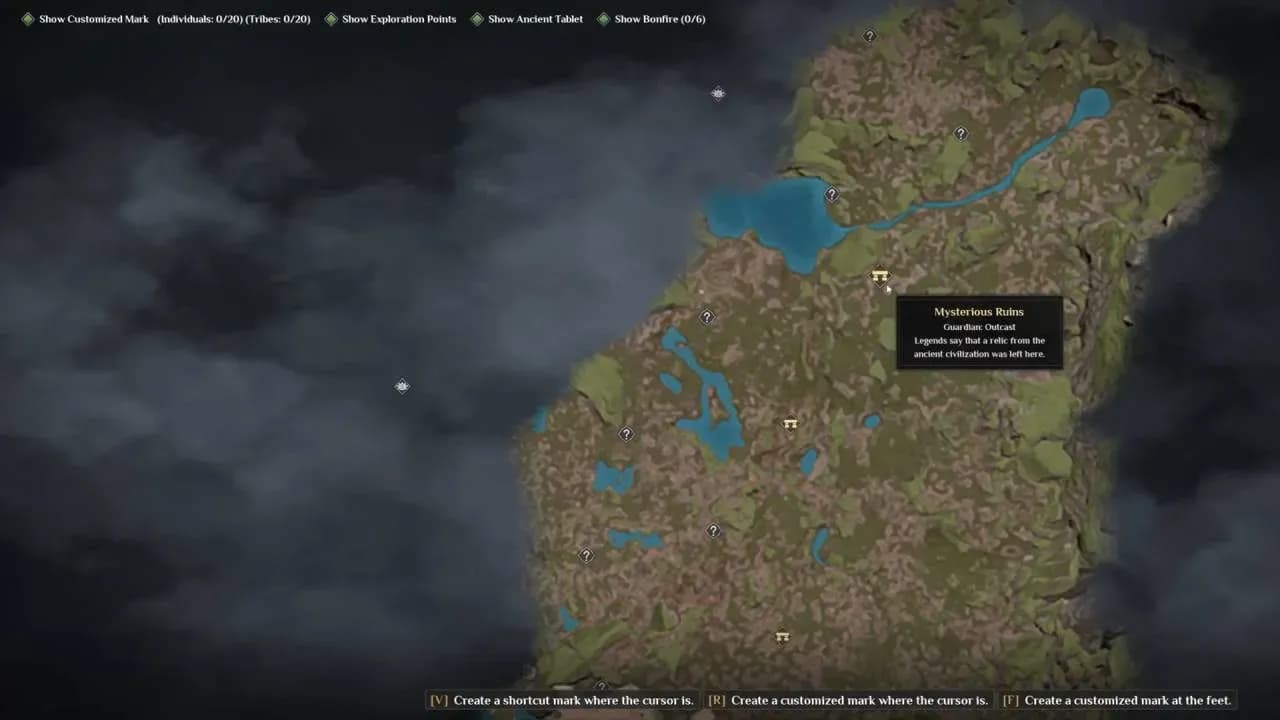Screen dimensions: 1280x720
Task: Click the question mark at the top map edge
Action: pyautogui.click(x=869, y=36)
